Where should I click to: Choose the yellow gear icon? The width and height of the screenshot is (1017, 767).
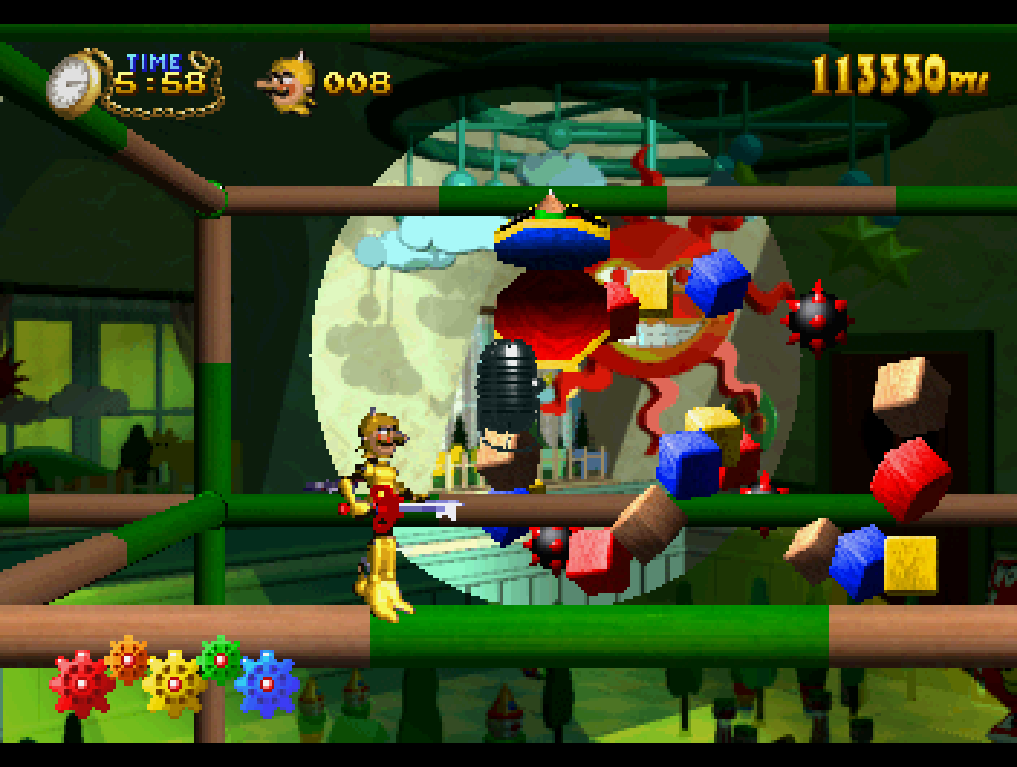(174, 684)
